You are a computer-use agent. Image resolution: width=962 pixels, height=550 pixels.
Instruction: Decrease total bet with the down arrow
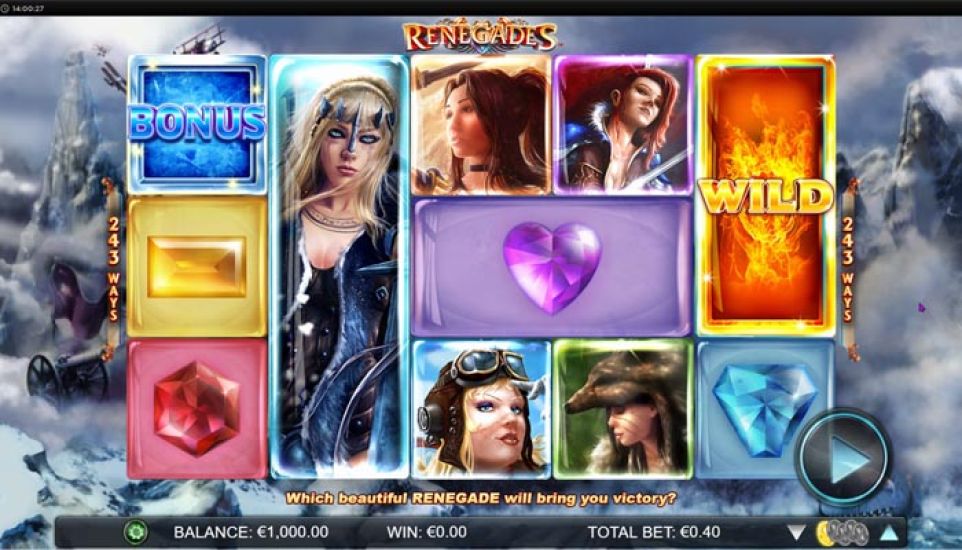click(797, 532)
